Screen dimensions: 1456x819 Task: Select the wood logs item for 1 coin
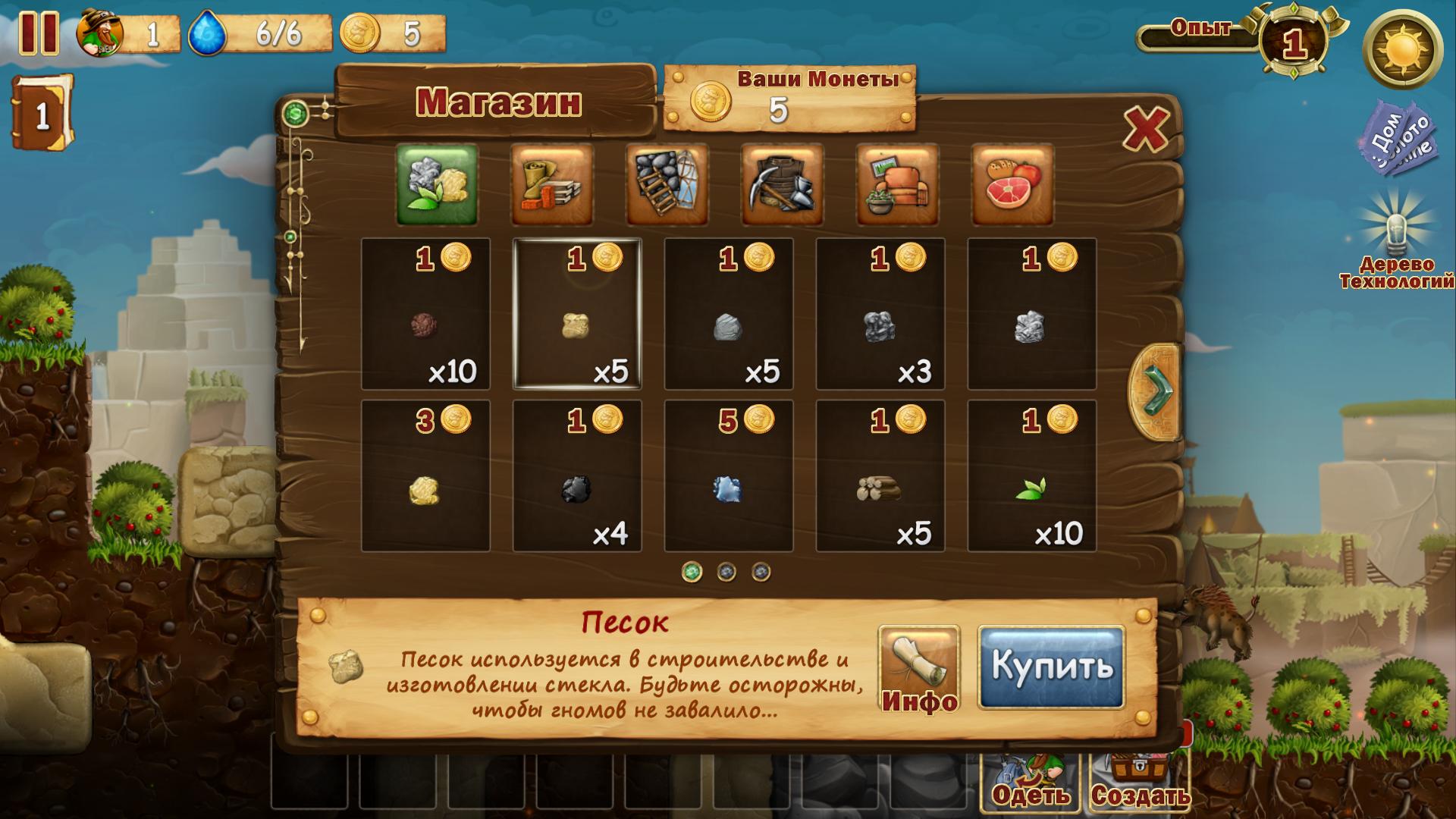pos(880,476)
